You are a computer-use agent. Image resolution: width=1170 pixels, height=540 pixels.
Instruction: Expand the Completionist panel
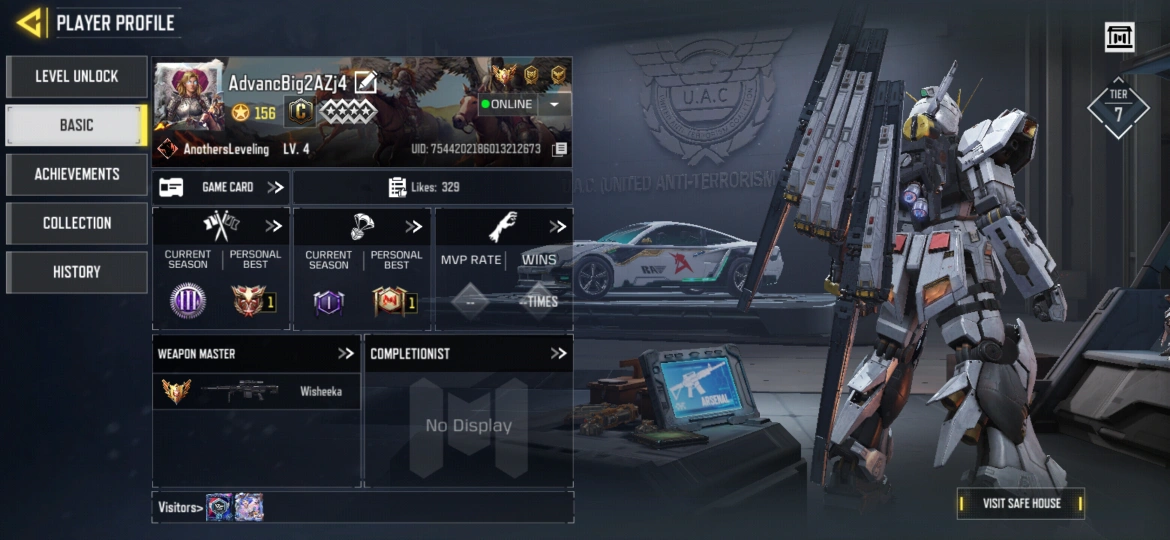558,353
